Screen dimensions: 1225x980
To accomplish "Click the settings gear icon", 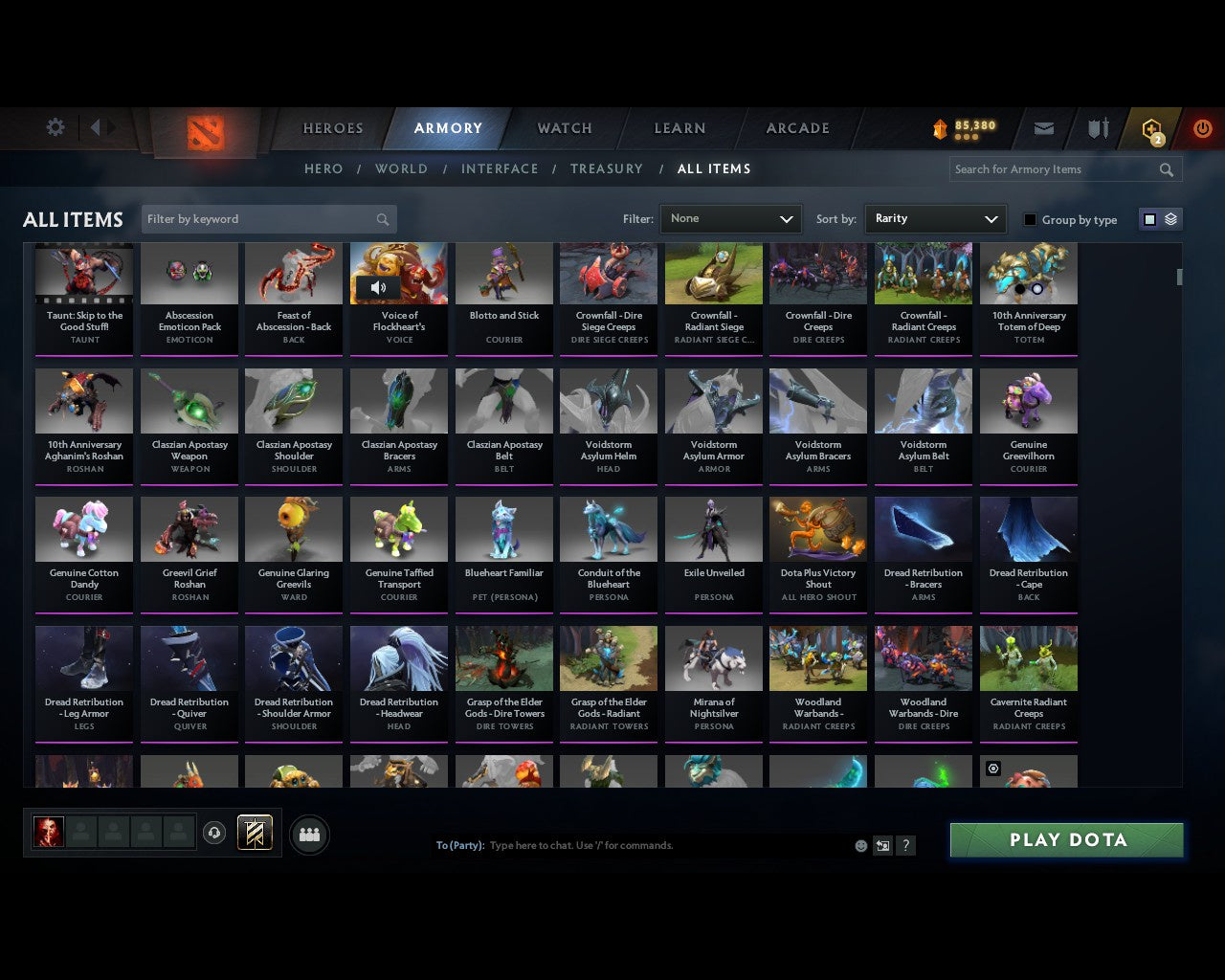I will click(55, 126).
